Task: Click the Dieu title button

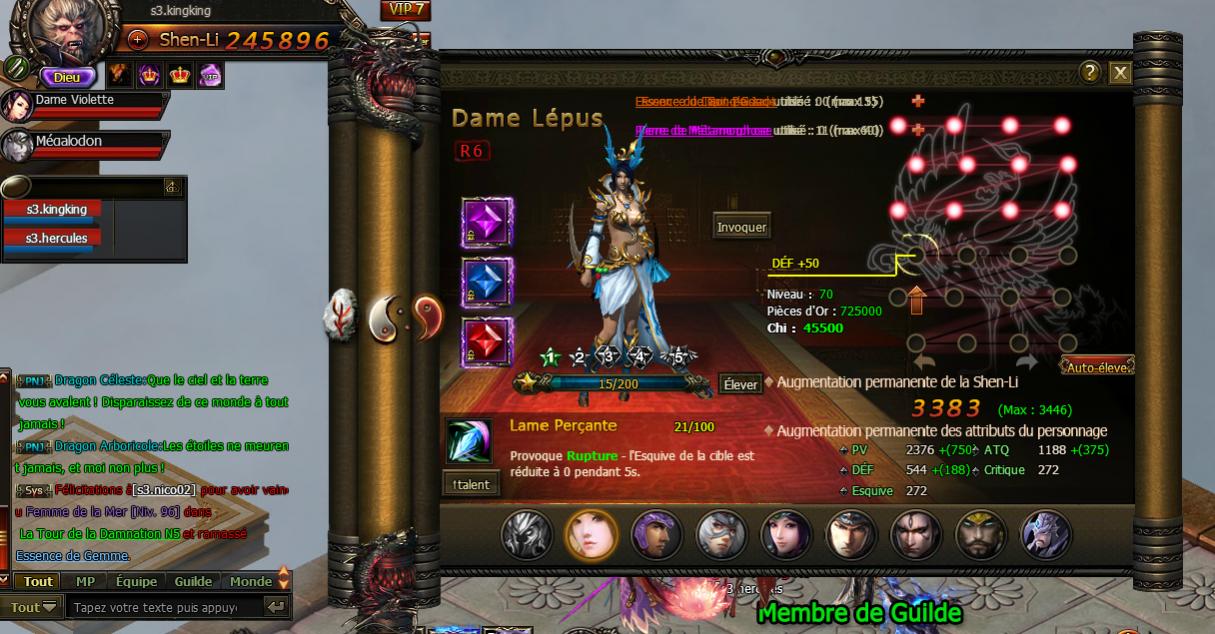Action: tap(67, 76)
